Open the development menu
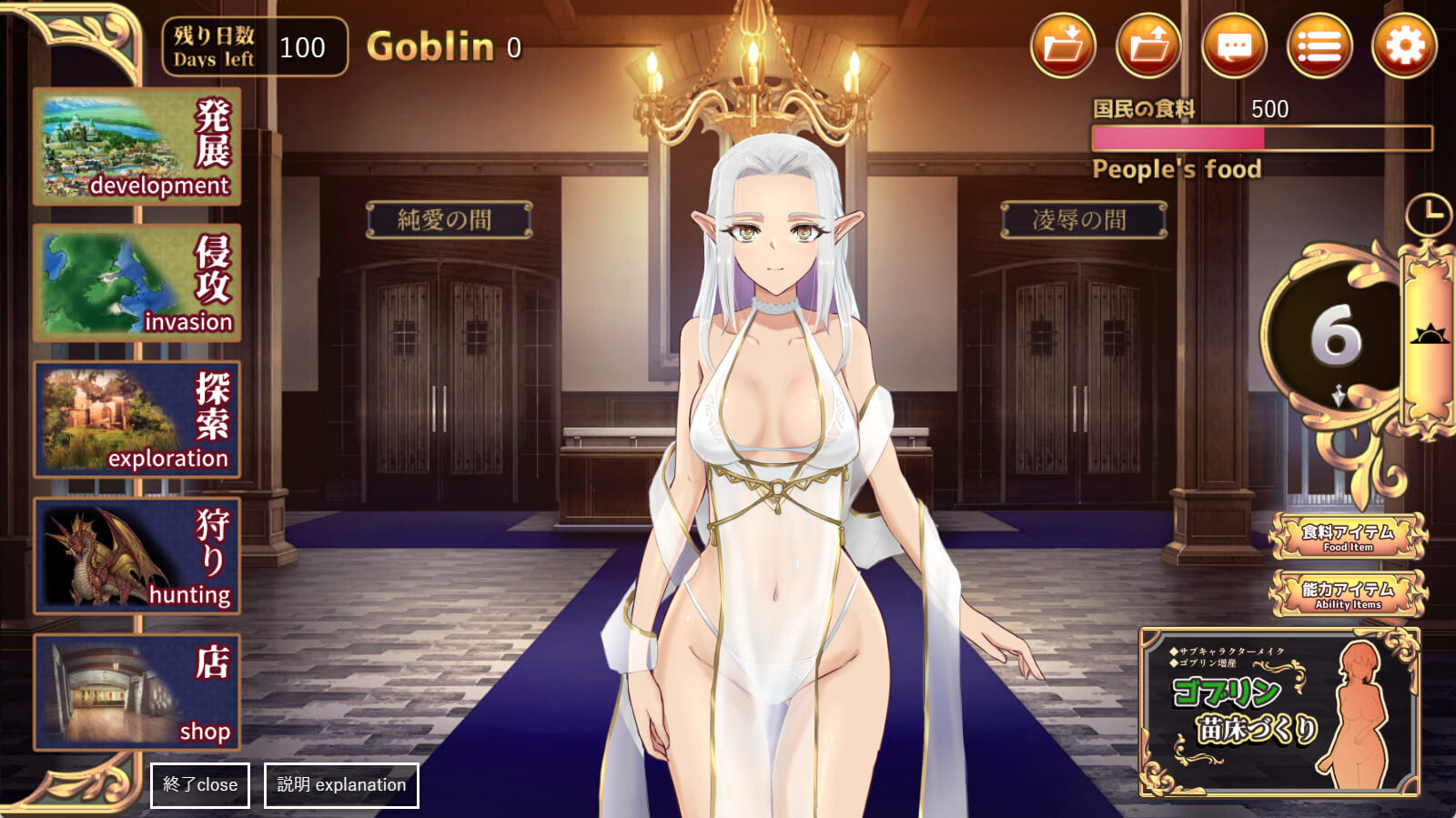Viewport: 1456px width, 818px height. point(137,146)
